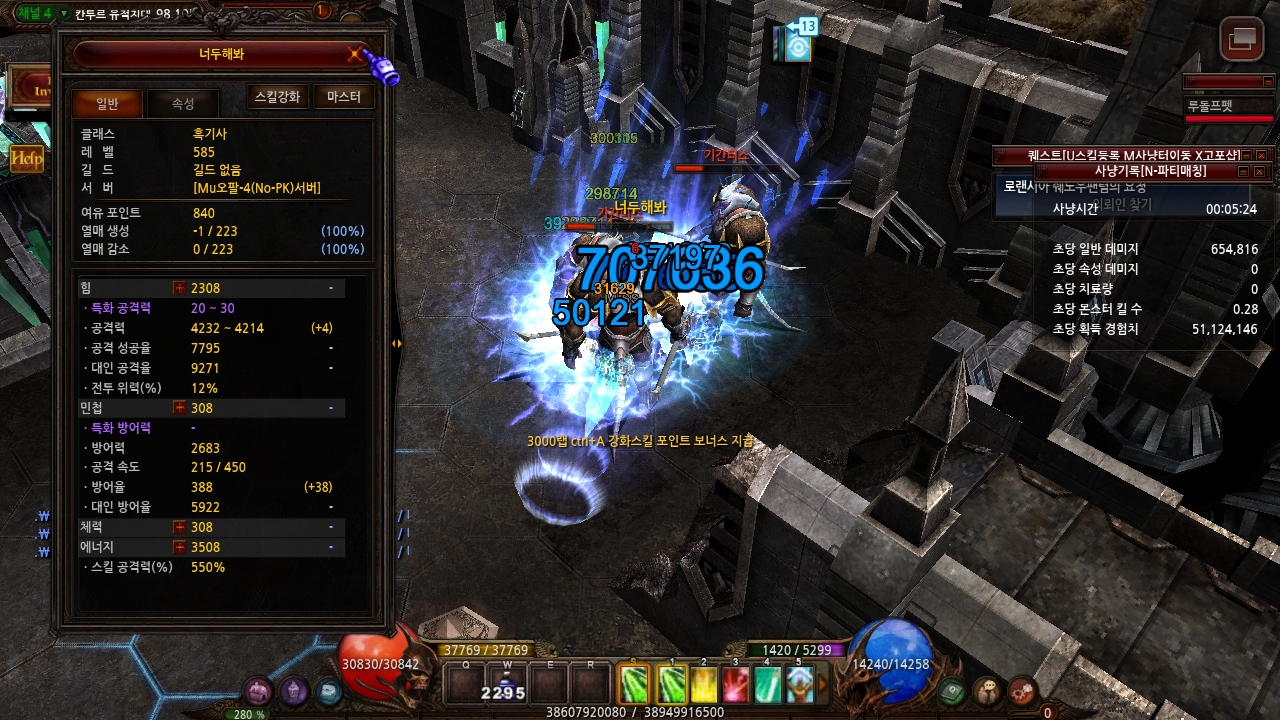Open the 채널 4 channel dropdown
The width and height of the screenshot is (1280, 720).
(64, 13)
